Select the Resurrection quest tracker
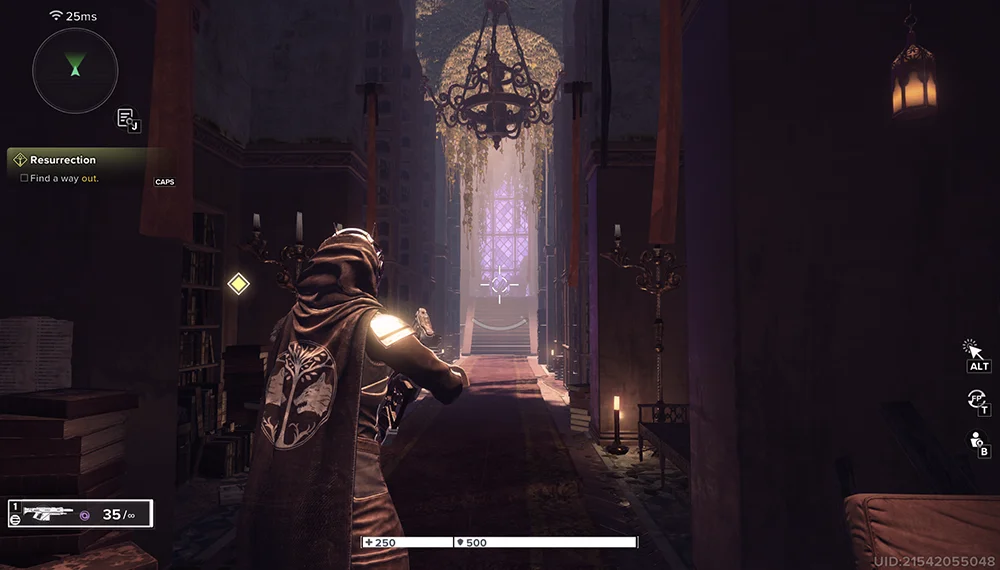 63,160
